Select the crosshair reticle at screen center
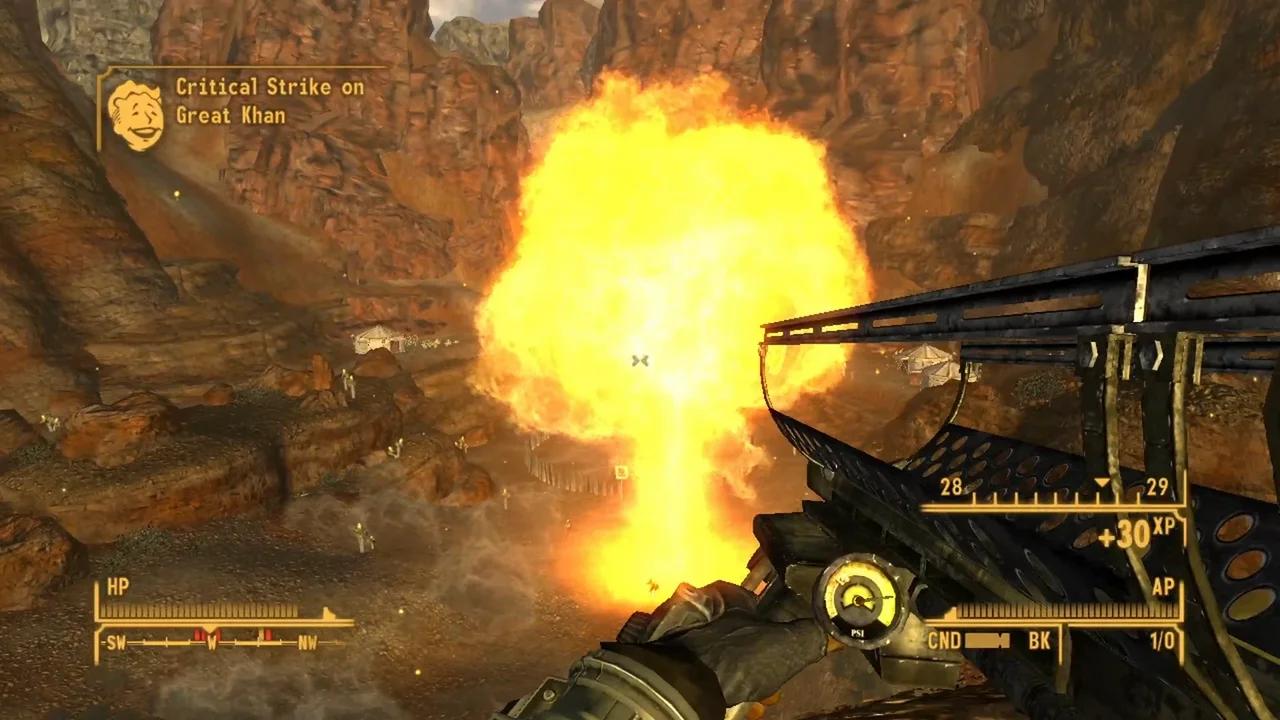 [640, 360]
